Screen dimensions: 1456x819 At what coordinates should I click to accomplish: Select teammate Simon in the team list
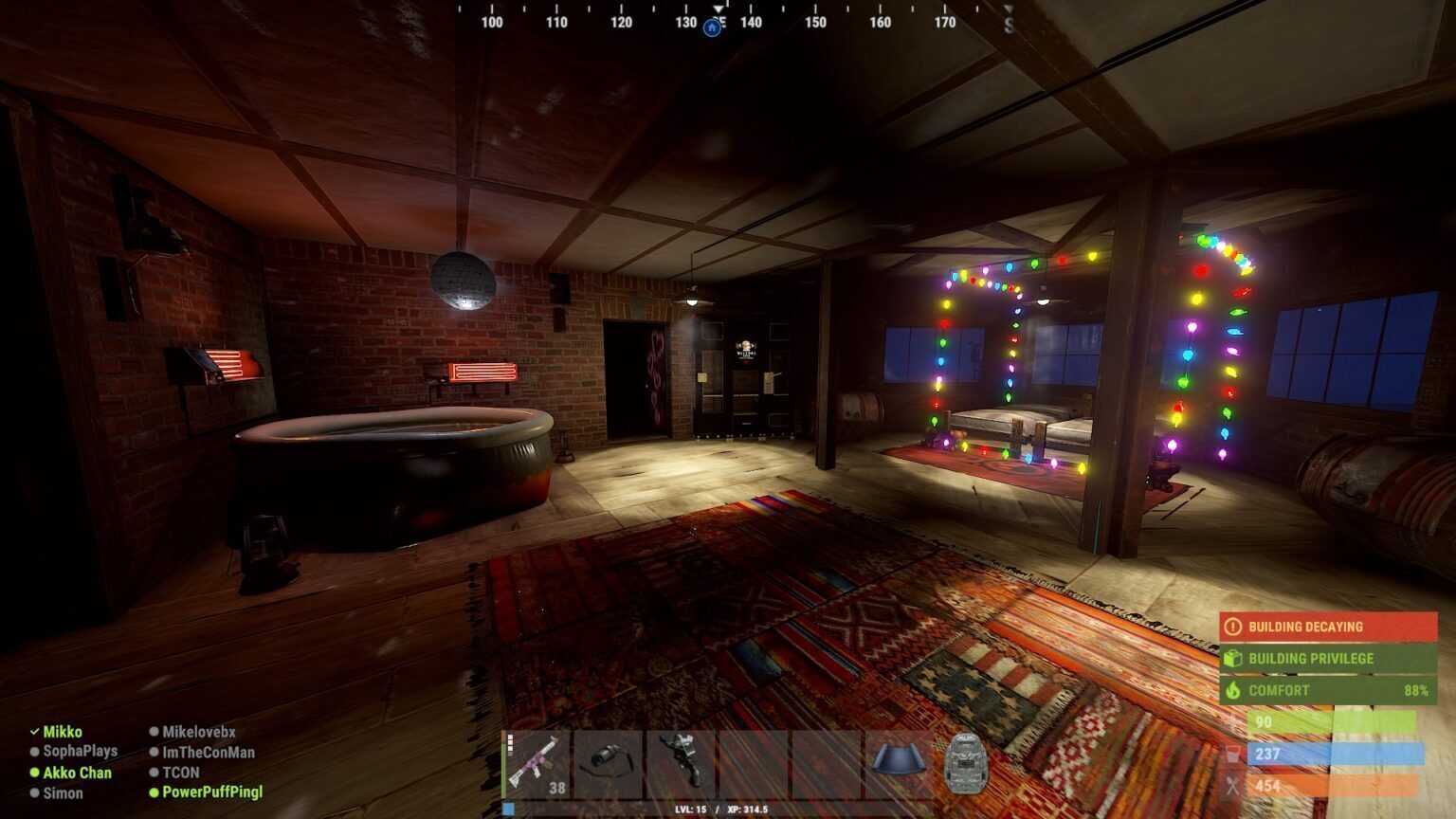pyautogui.click(x=63, y=792)
